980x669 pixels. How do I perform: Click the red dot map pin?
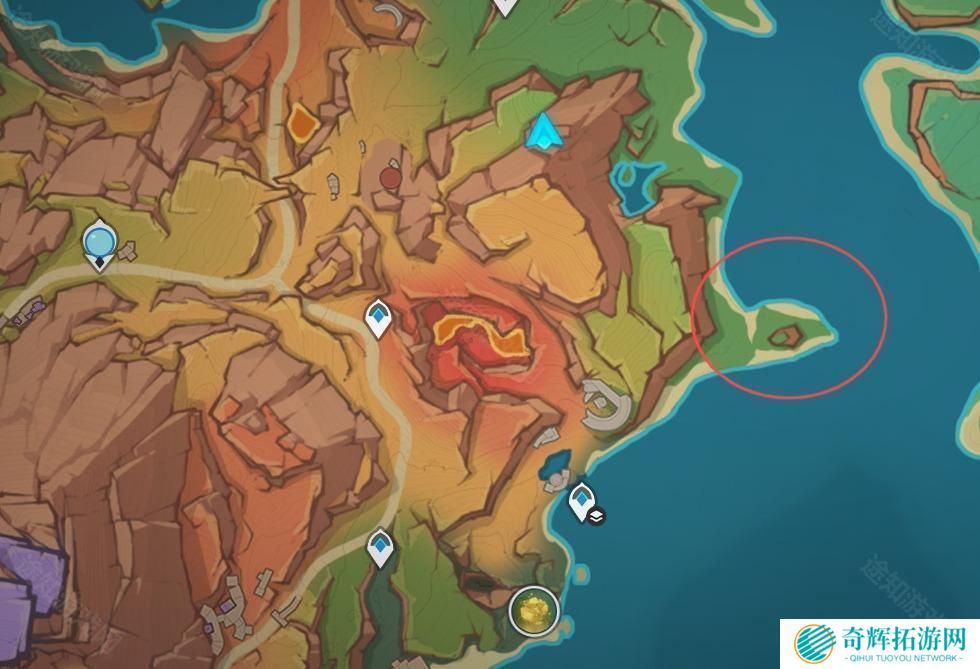[x=390, y=178]
